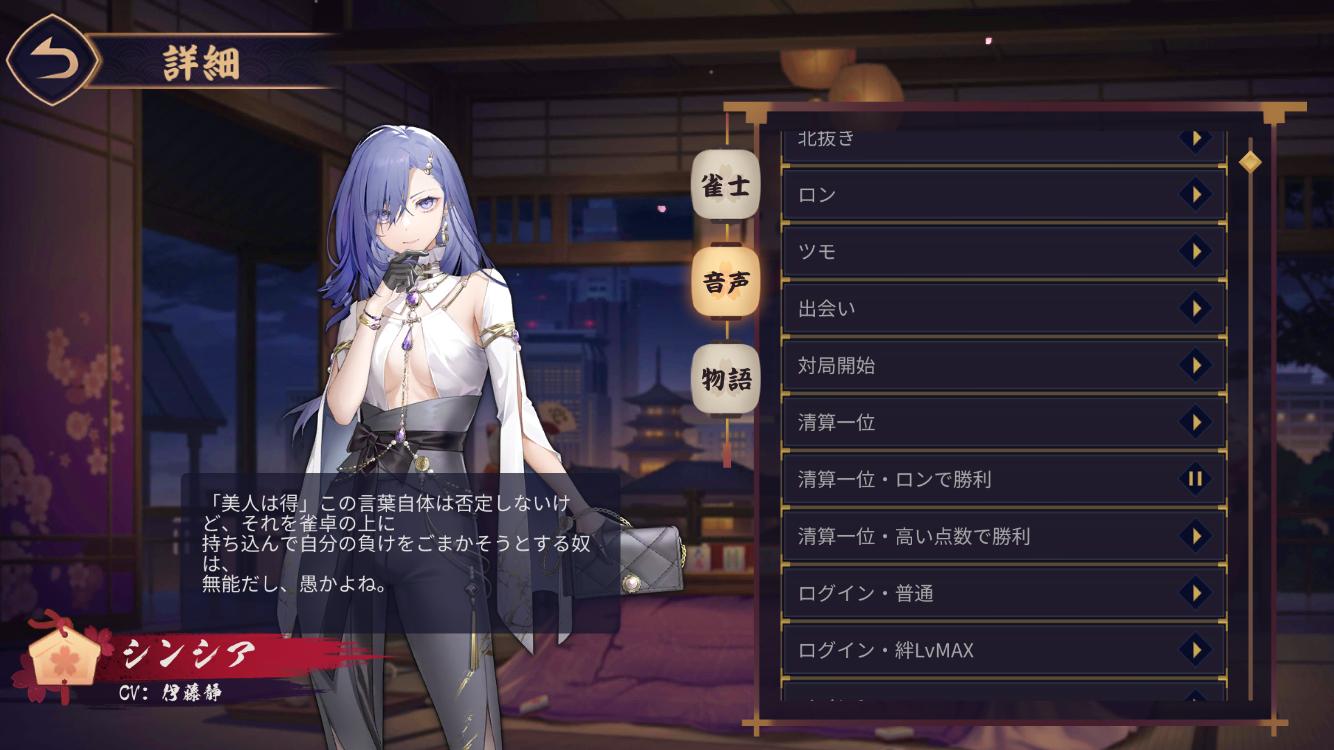1334x750 pixels.
Task: Play the 出会い voice line
Action: pyautogui.click(x=1194, y=308)
